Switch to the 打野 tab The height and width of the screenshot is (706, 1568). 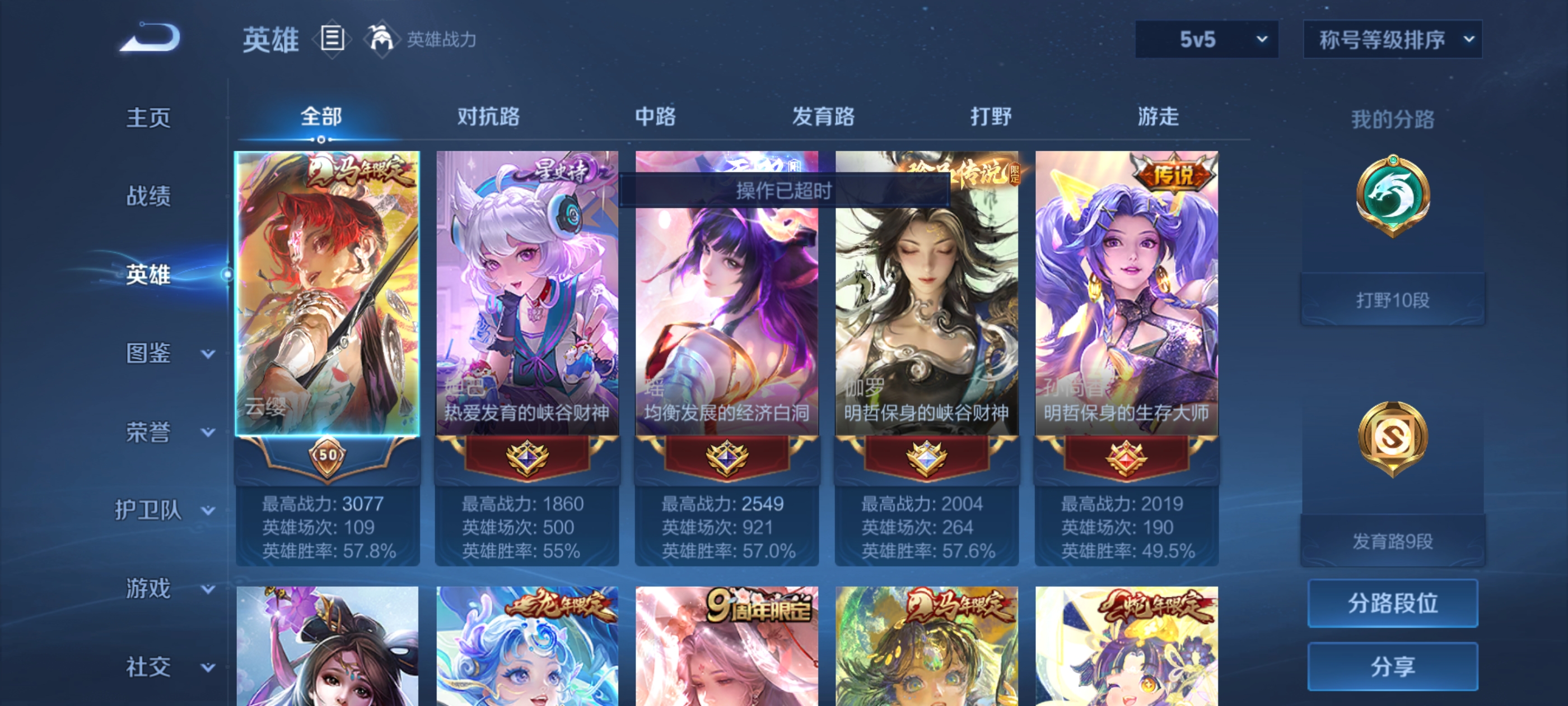[x=993, y=117]
